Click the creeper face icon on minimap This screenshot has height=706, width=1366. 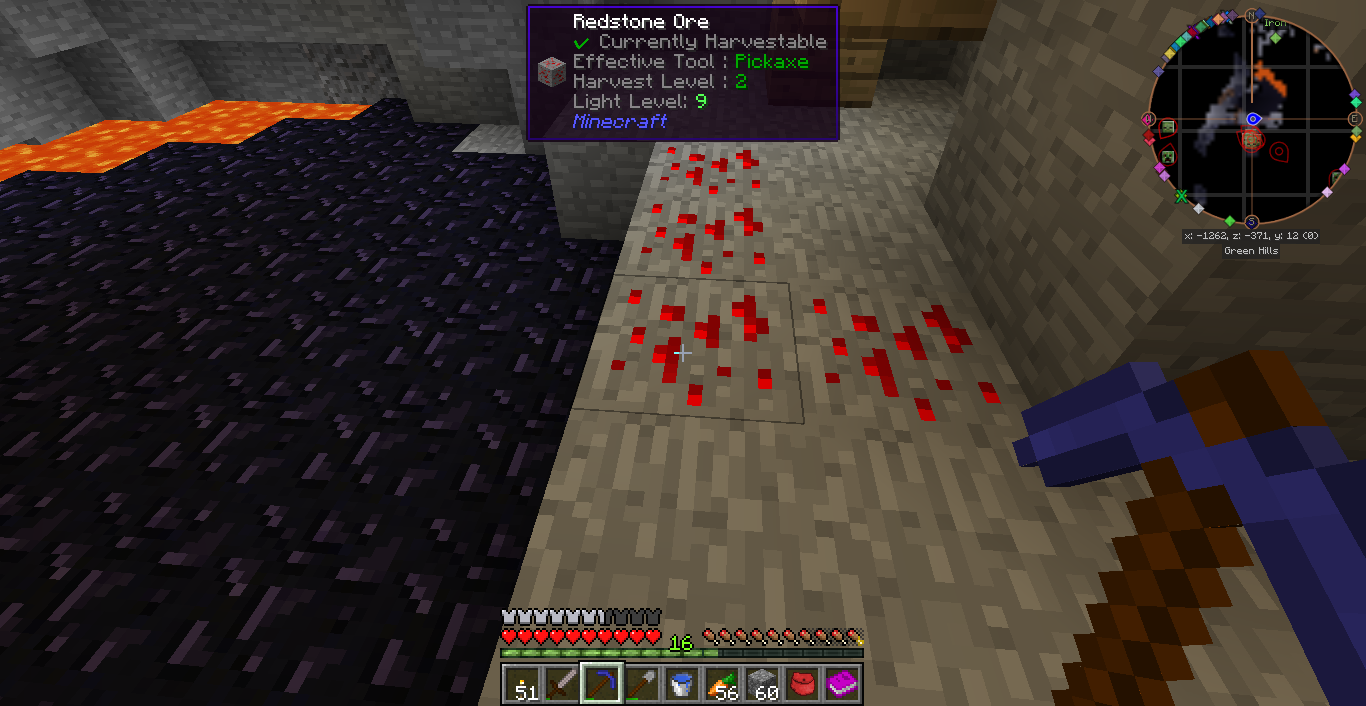pos(1166,156)
